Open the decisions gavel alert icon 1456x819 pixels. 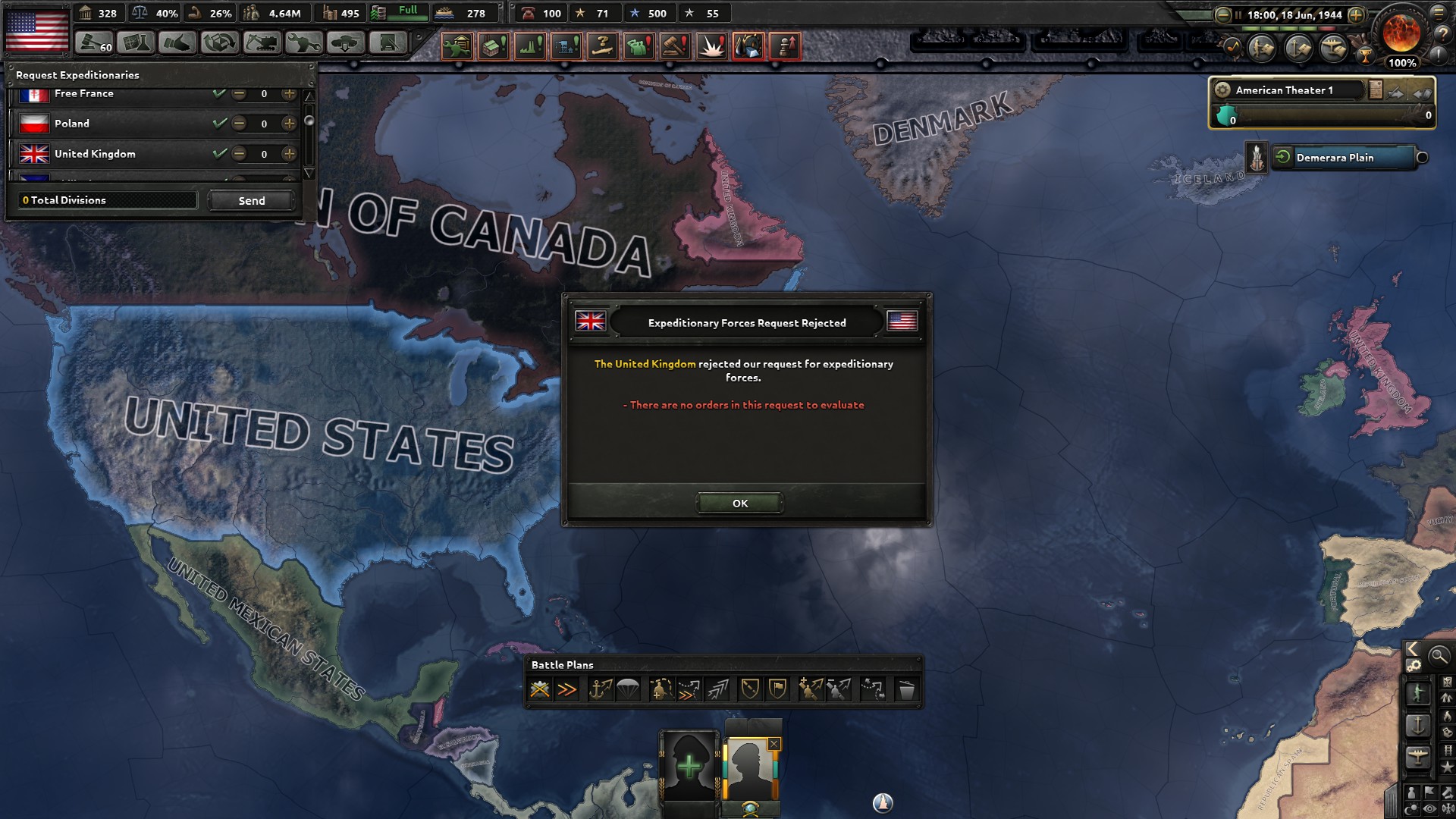[x=675, y=47]
